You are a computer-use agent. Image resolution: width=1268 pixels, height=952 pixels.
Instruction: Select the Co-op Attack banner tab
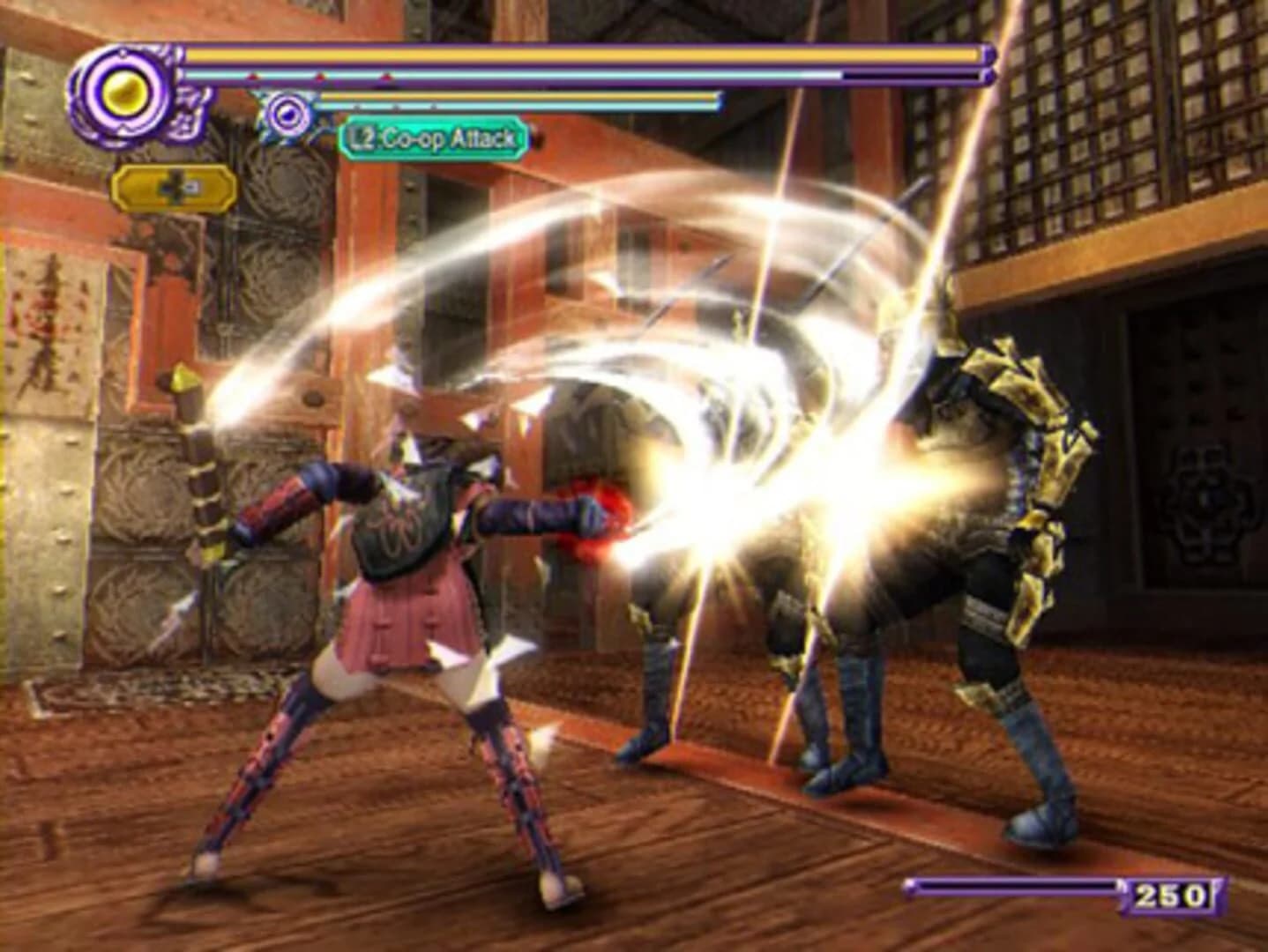click(432, 137)
